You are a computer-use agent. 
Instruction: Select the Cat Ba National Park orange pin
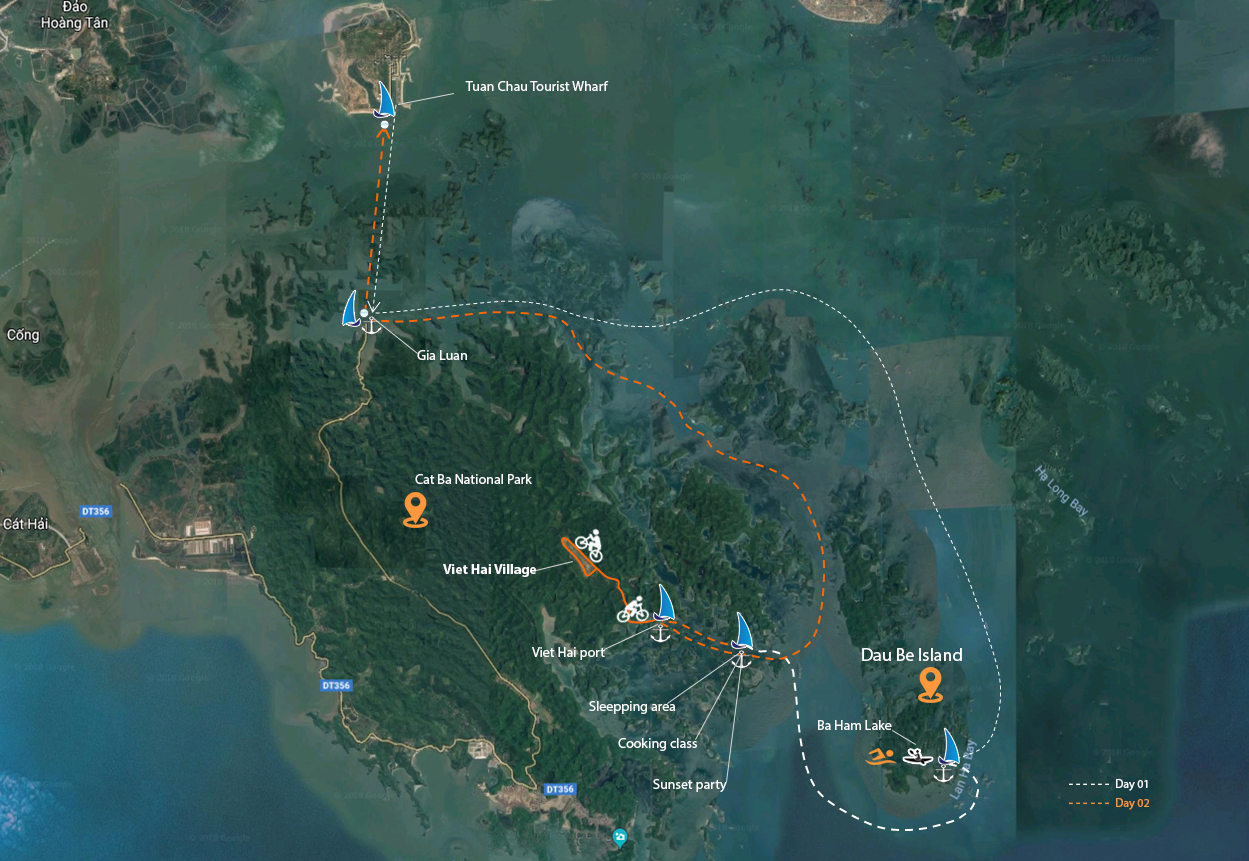coord(415,509)
